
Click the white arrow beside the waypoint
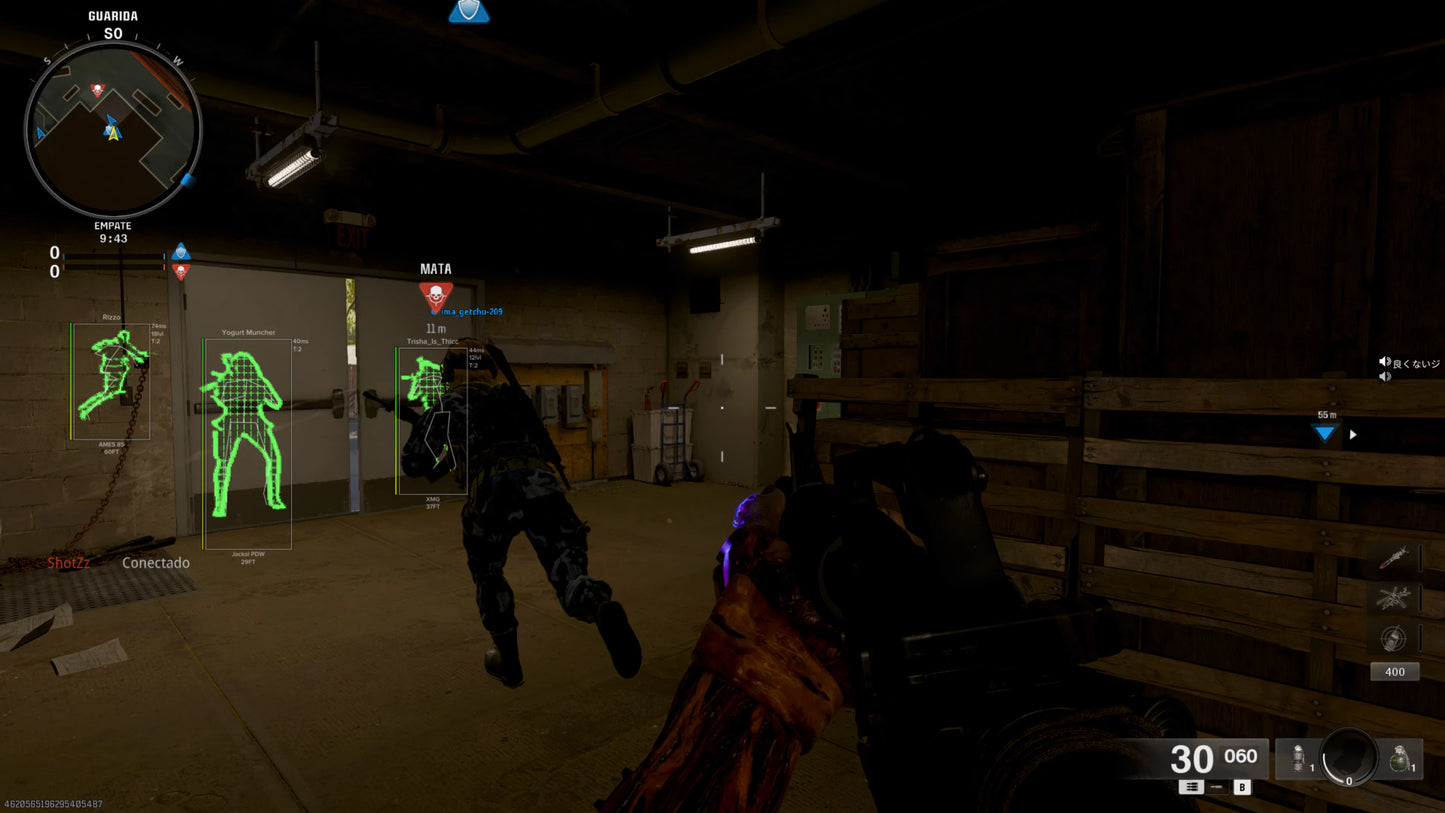[1352, 434]
